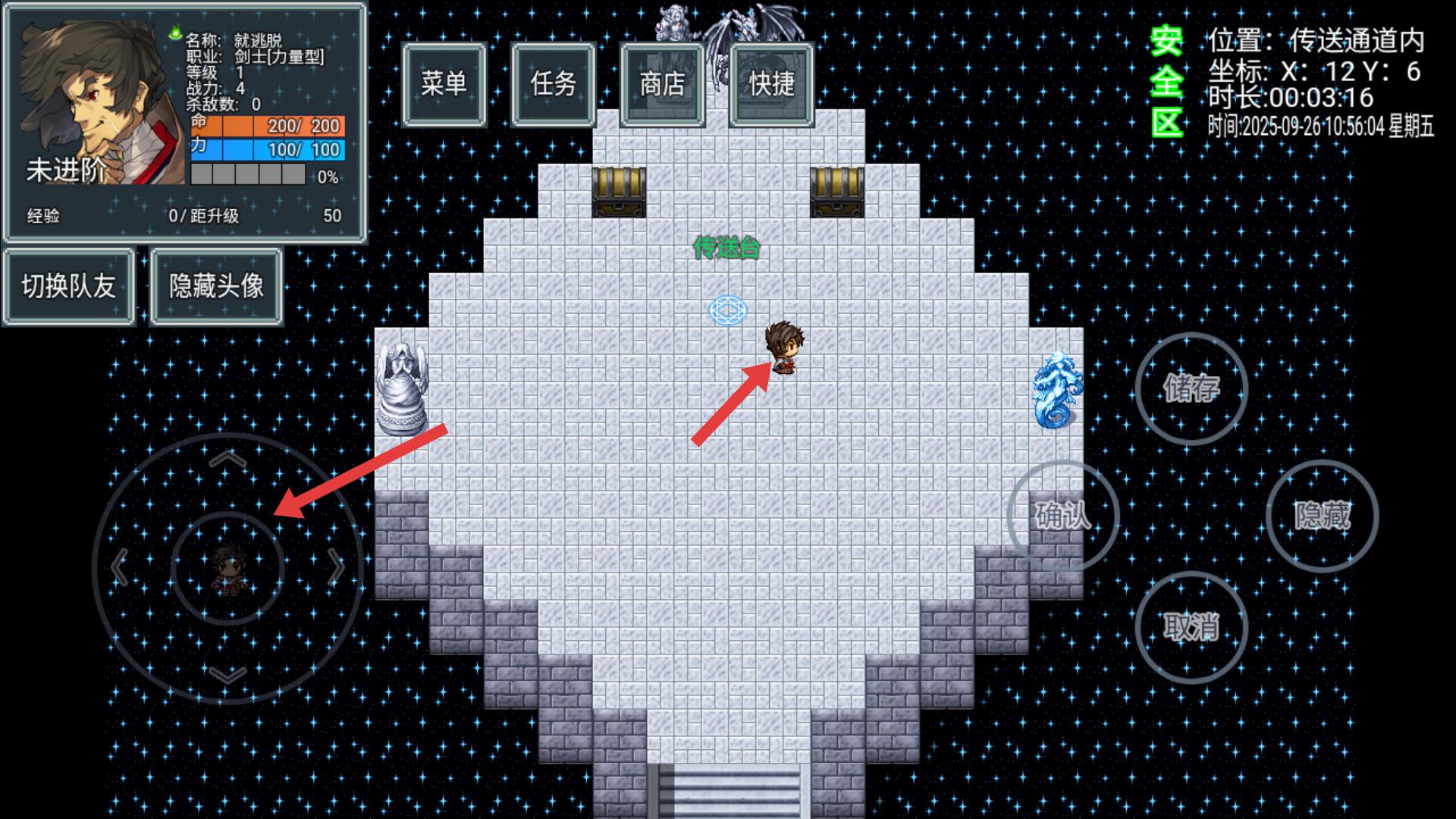Confirm with the 确认 round button

(1063, 516)
